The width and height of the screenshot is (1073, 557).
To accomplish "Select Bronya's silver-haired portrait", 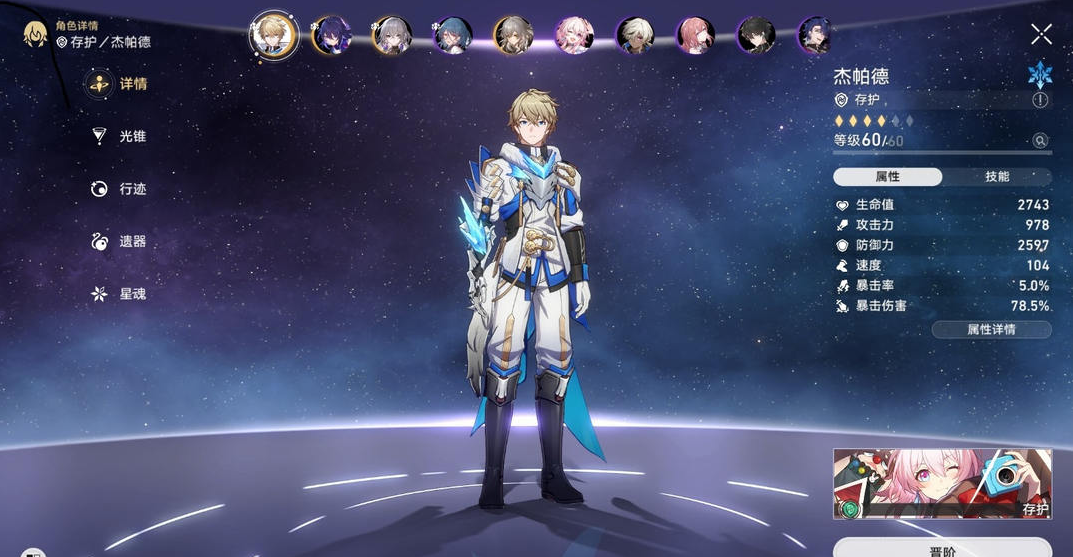I will (x=392, y=35).
